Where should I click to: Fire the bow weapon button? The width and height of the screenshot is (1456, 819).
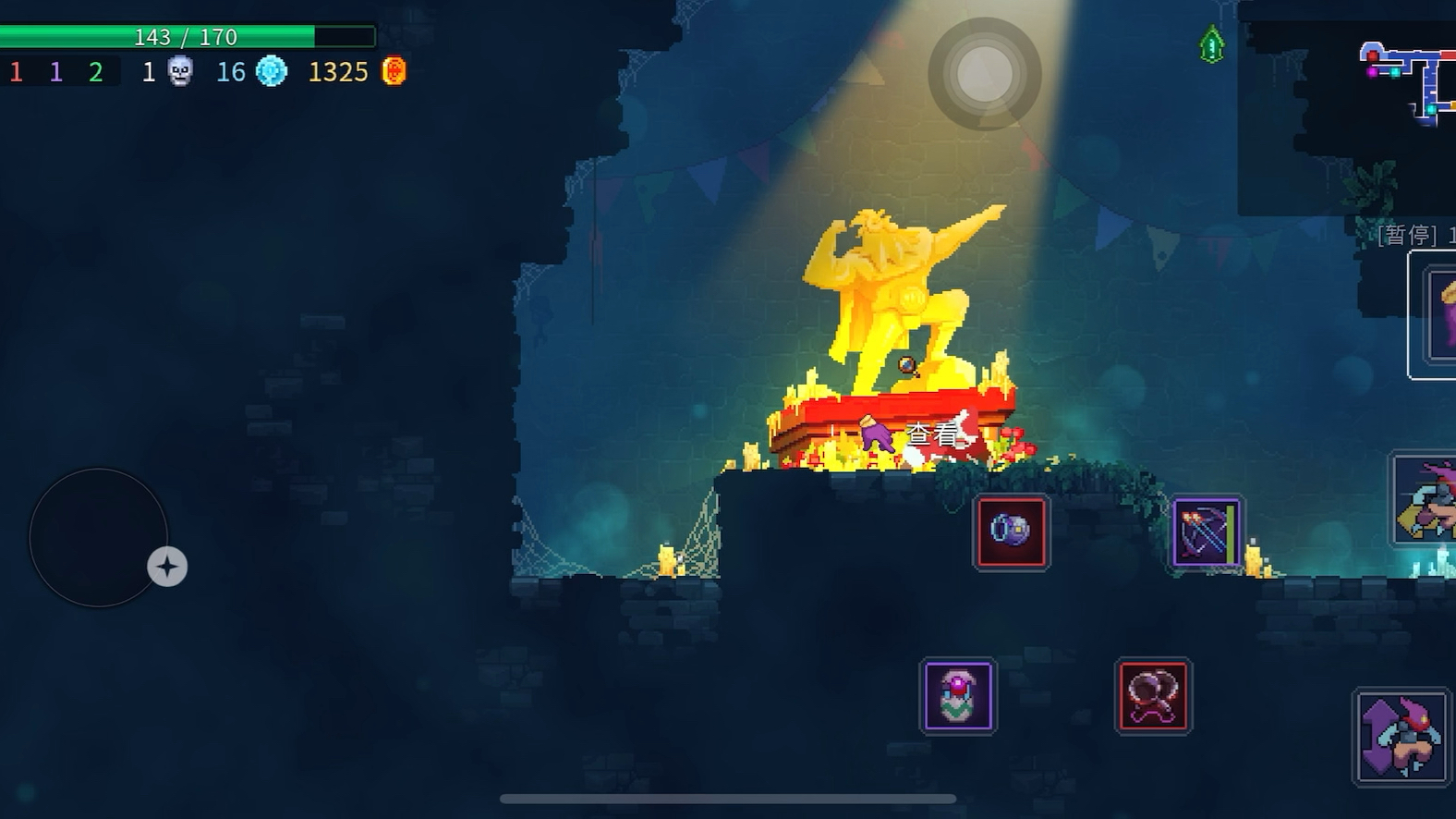(1206, 532)
